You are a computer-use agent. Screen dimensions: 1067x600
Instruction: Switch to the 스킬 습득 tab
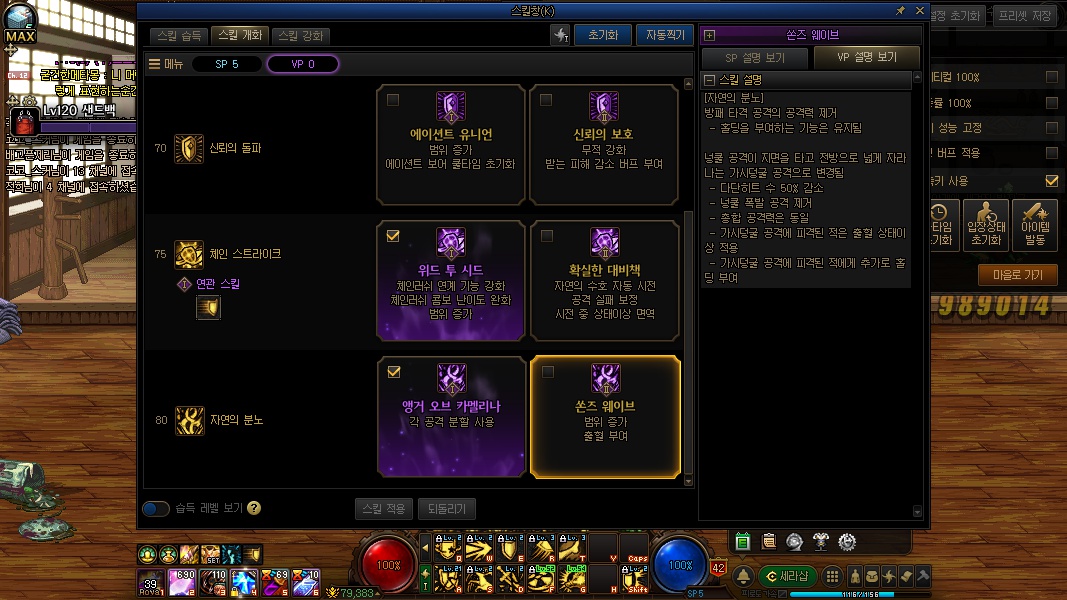coord(180,35)
